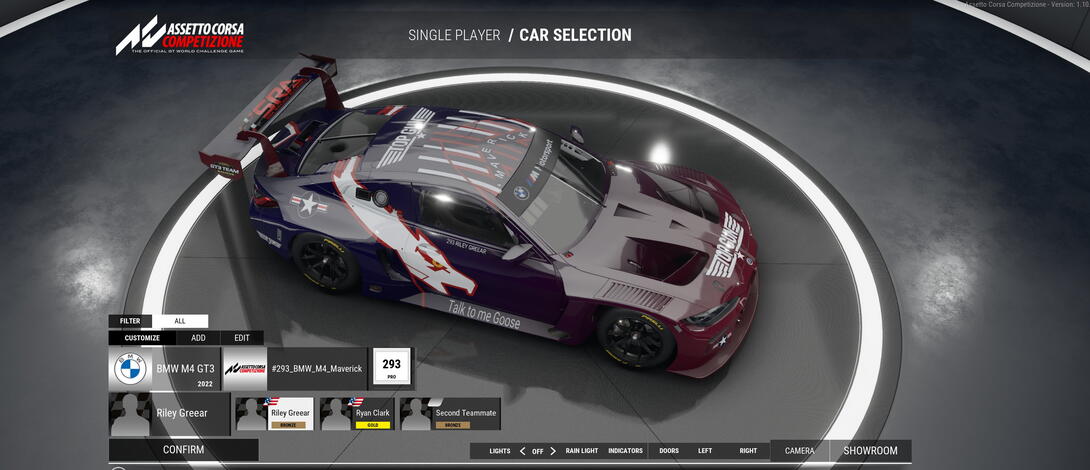Pick the Second Teammate driver slot

(450, 414)
